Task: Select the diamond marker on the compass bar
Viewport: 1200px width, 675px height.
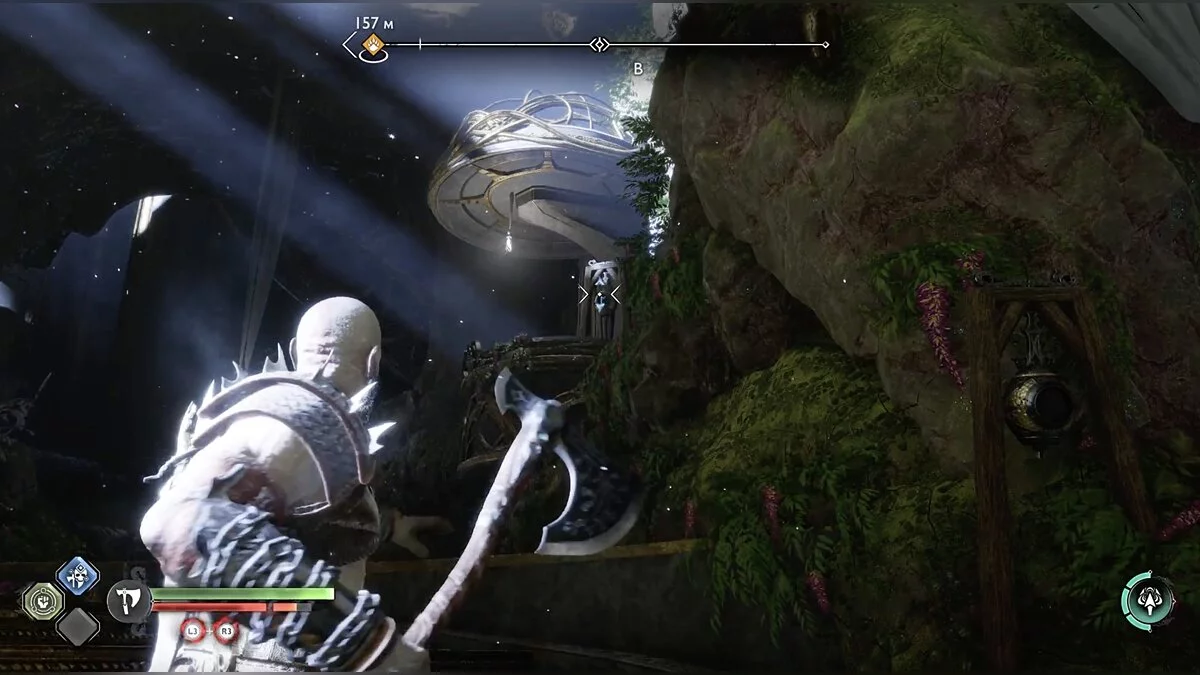Action: tap(599, 44)
